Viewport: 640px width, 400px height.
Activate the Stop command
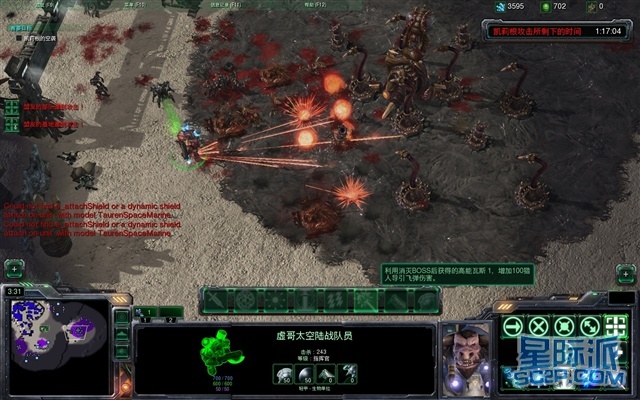tap(540, 326)
